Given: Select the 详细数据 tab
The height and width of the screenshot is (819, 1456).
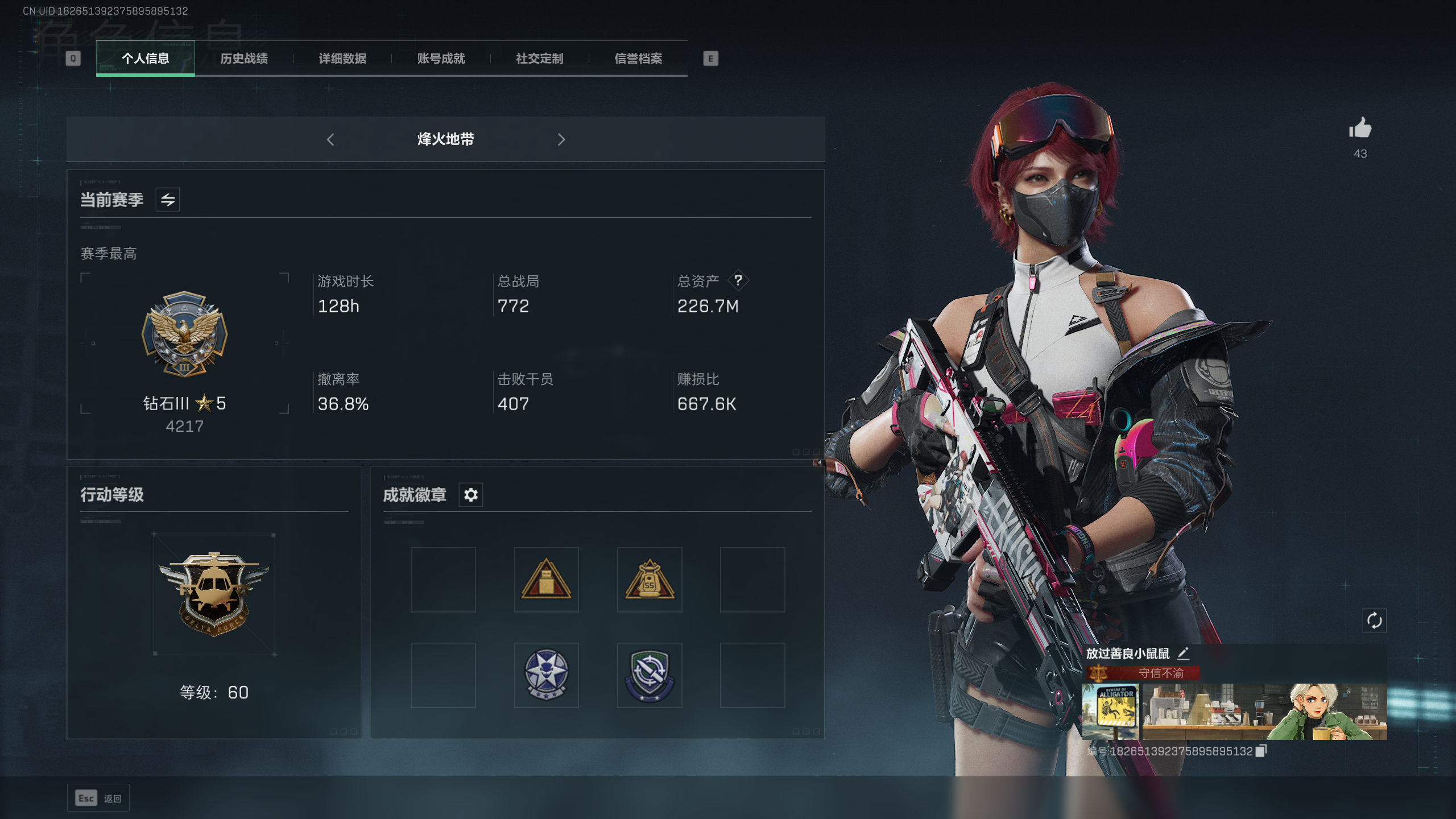Looking at the screenshot, I should [x=342, y=59].
